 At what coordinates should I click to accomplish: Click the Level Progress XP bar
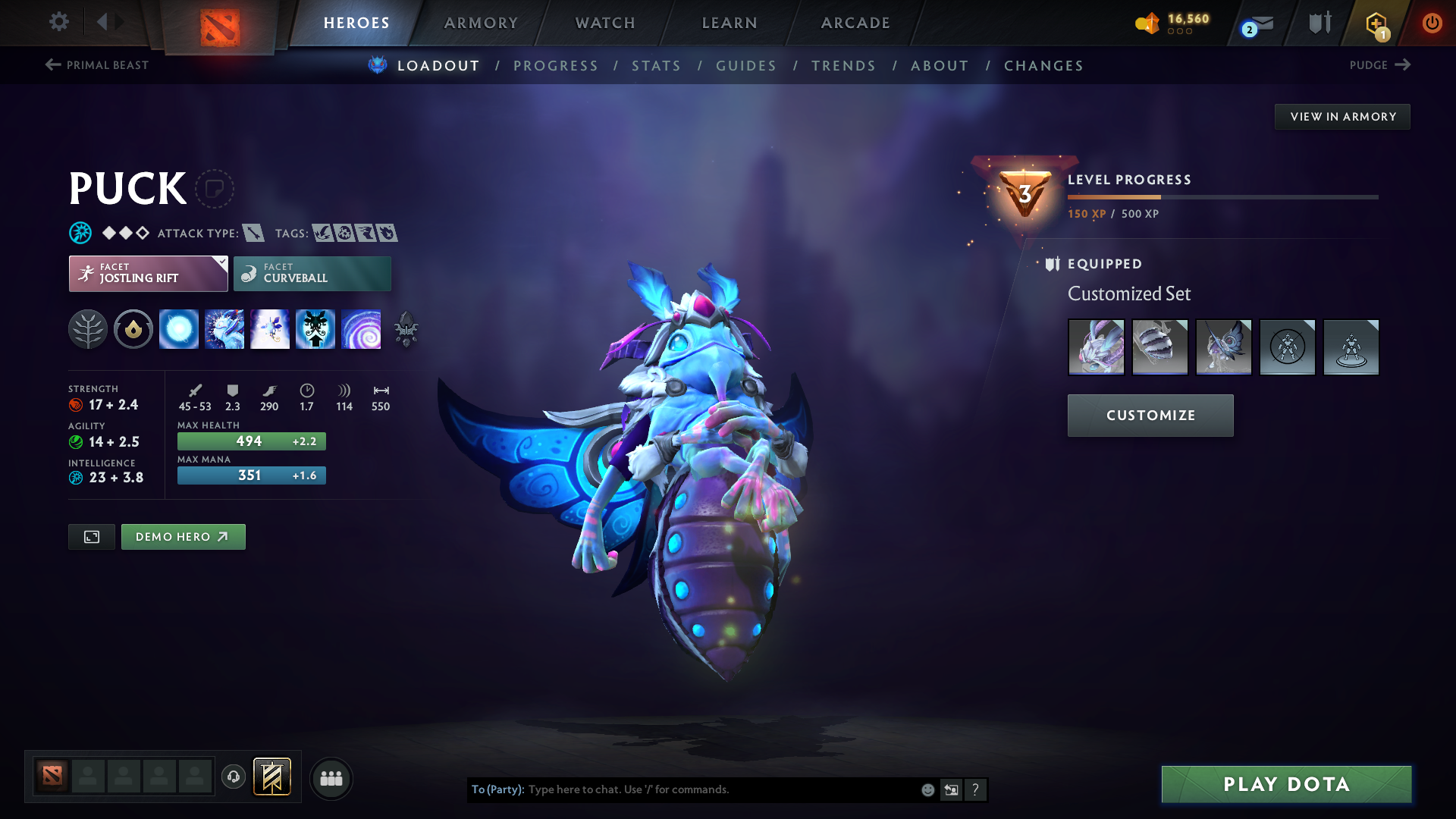[1221, 197]
